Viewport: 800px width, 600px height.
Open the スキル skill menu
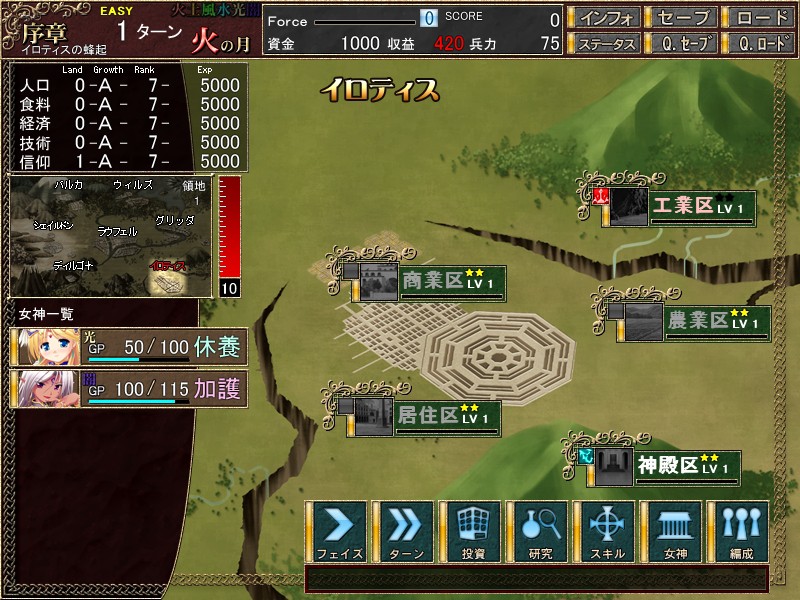point(607,531)
